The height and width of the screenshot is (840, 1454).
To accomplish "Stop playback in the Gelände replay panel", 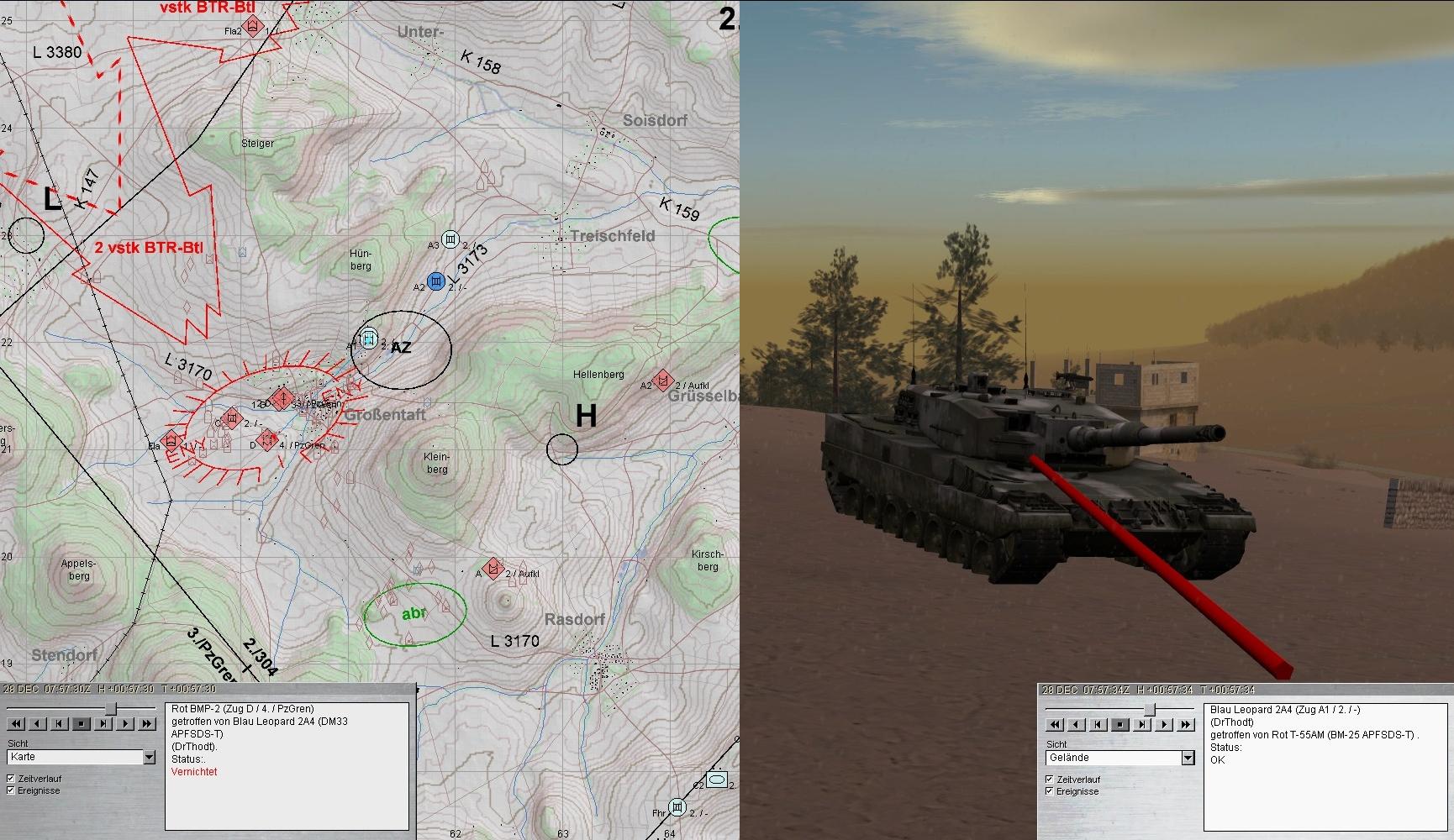I will pyautogui.click(x=1120, y=724).
